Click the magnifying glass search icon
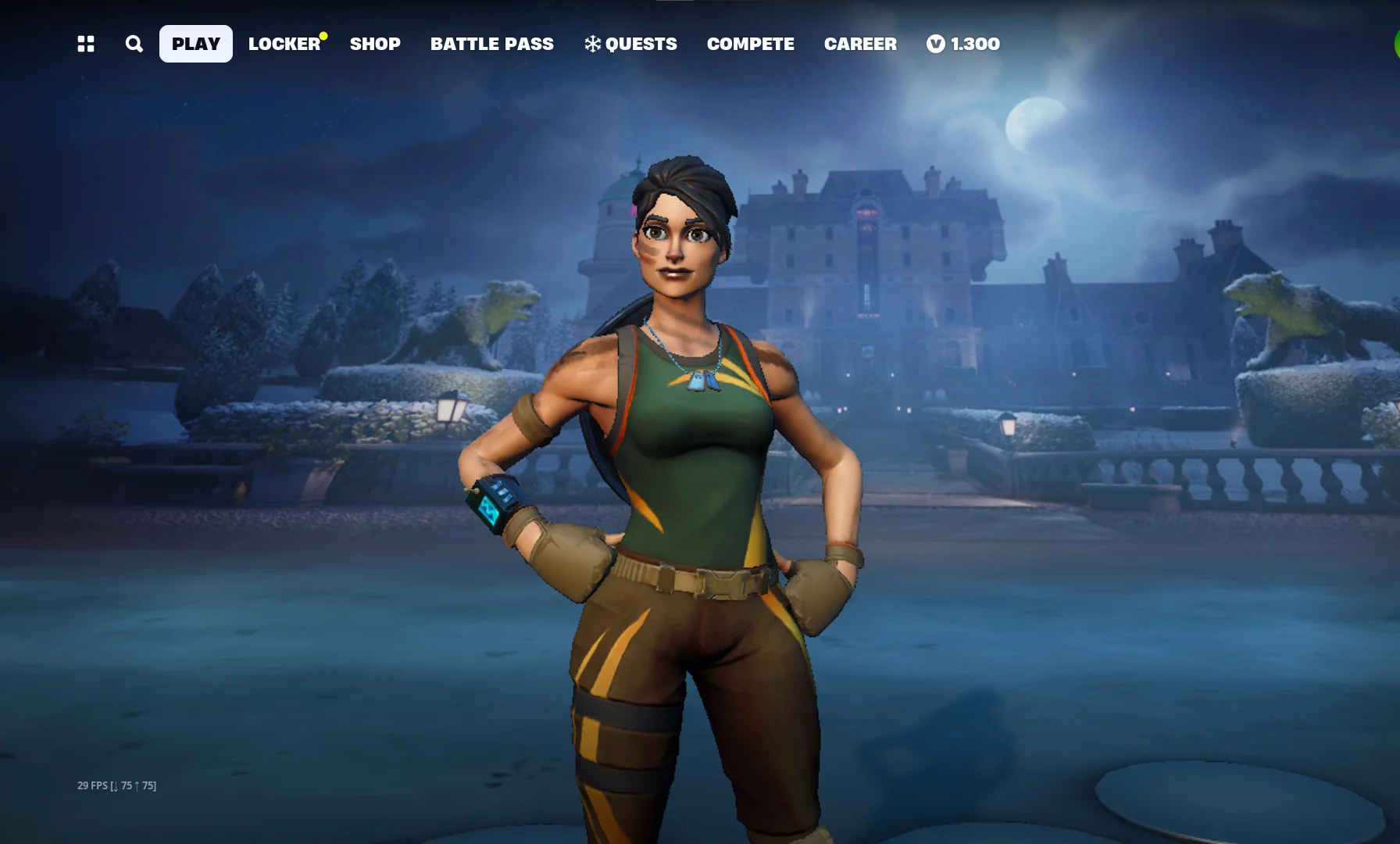 pyautogui.click(x=134, y=44)
